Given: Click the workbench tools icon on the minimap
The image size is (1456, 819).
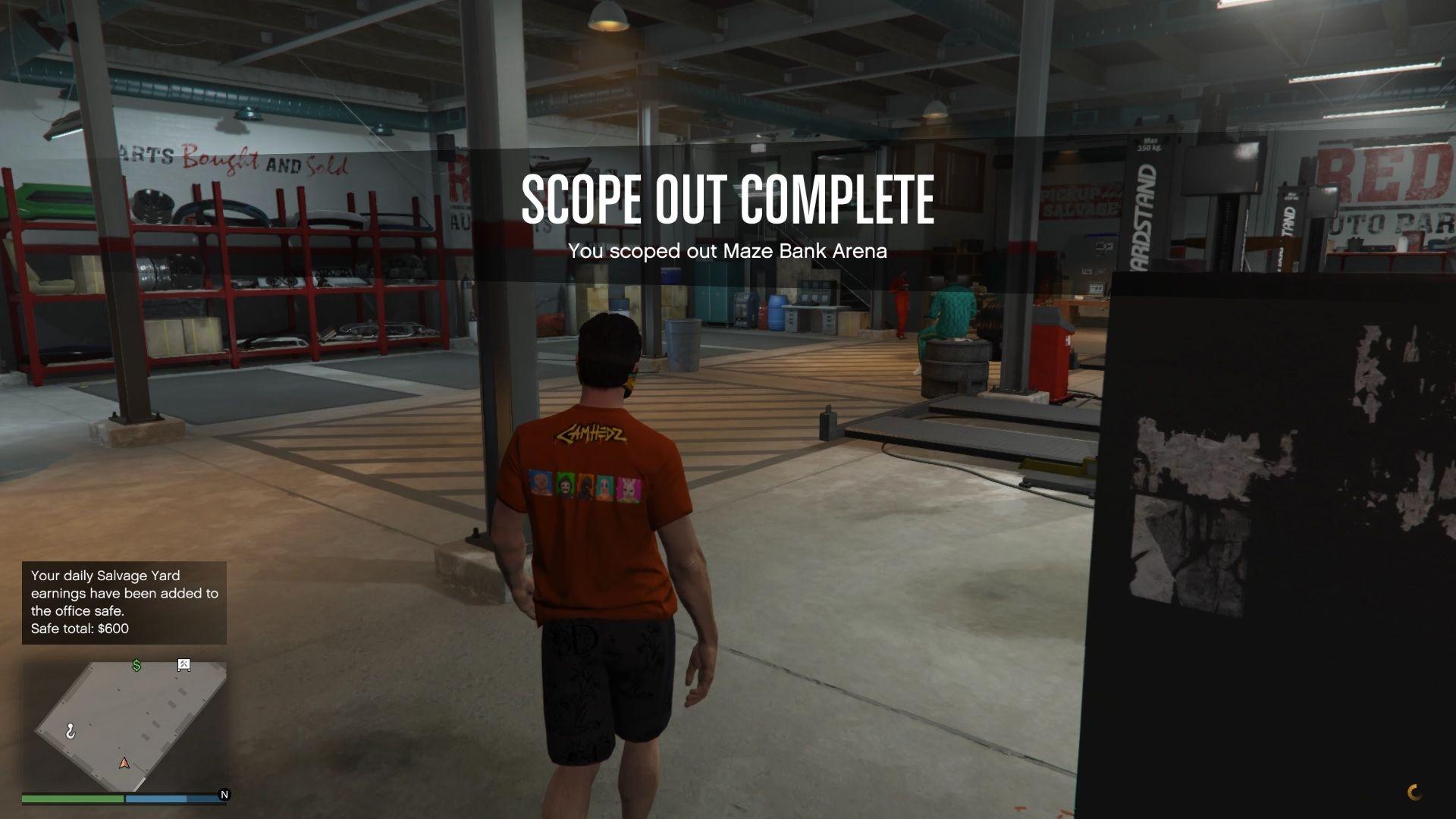Looking at the screenshot, I should click(x=184, y=664).
